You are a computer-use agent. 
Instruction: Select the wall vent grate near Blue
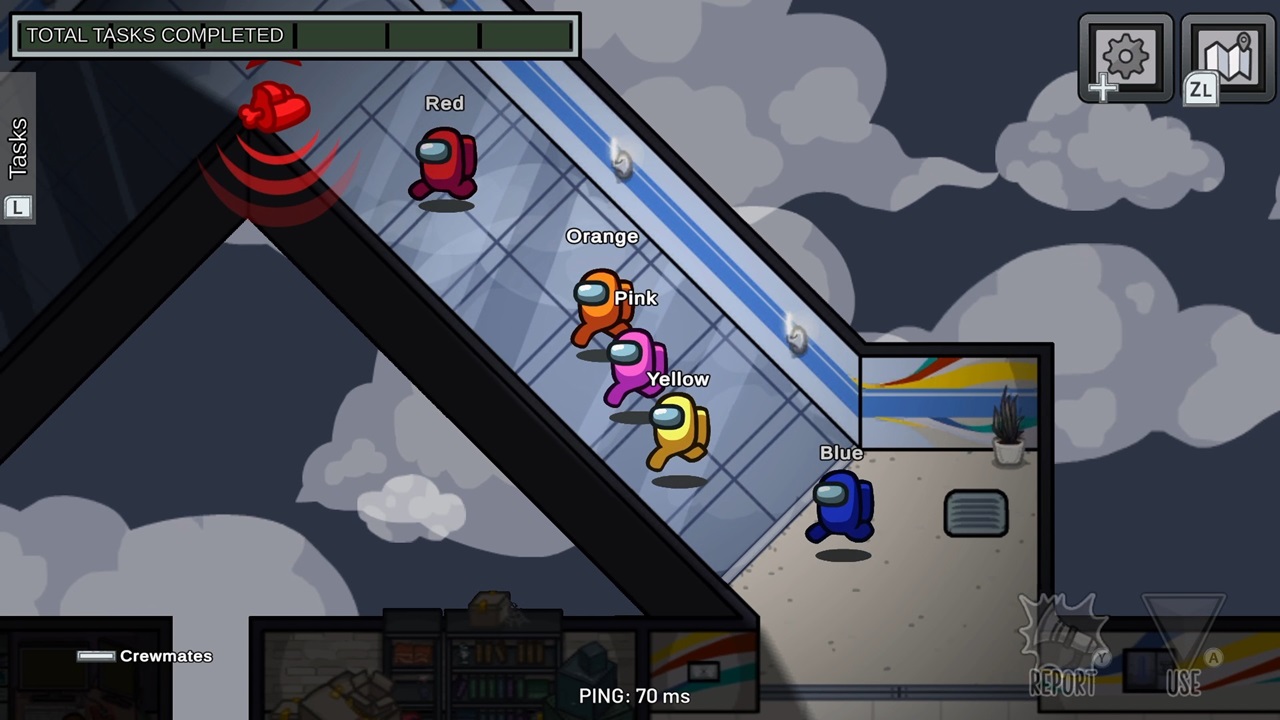976,513
